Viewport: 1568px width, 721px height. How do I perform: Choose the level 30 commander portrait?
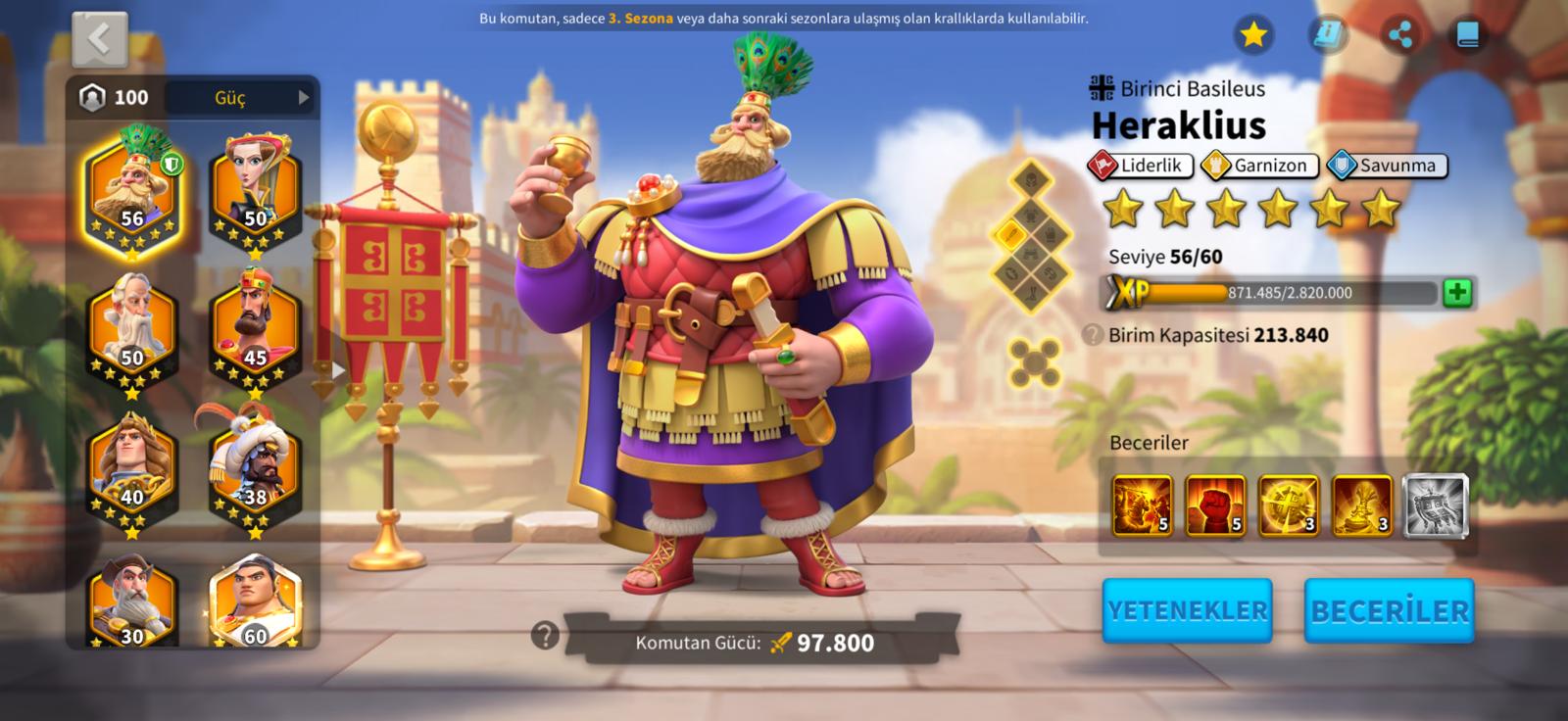[x=132, y=602]
